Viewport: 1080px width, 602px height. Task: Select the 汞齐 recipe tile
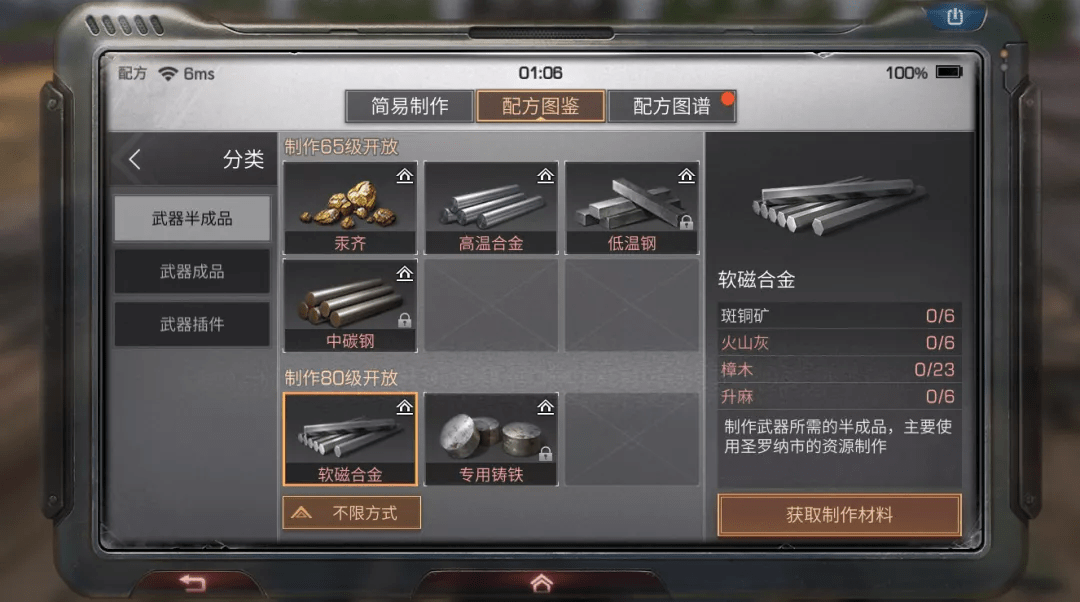350,207
